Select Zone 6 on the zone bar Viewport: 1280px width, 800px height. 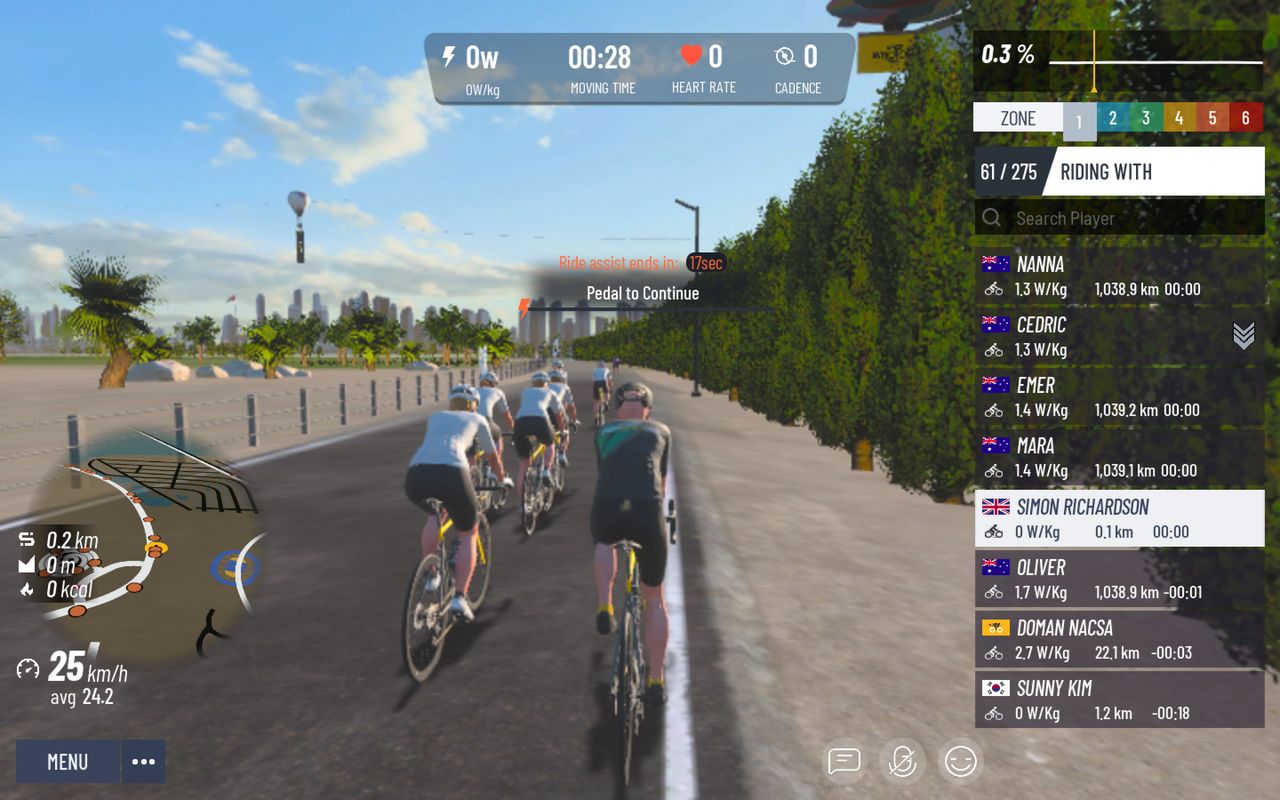click(x=1244, y=117)
